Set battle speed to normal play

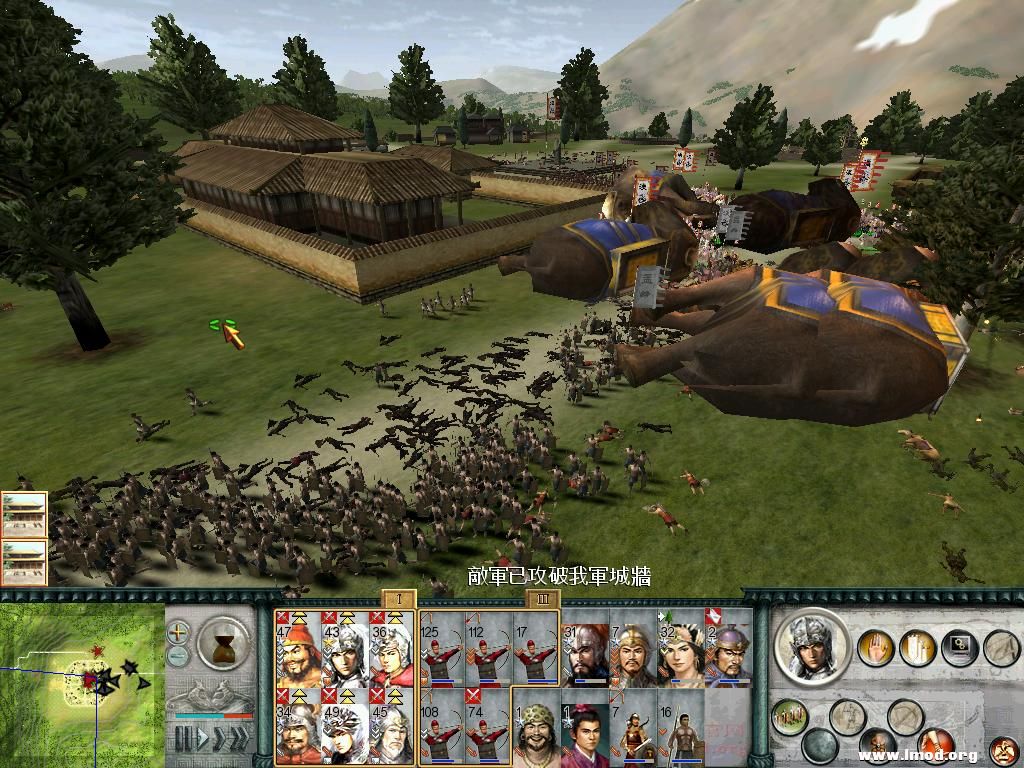click(x=205, y=739)
